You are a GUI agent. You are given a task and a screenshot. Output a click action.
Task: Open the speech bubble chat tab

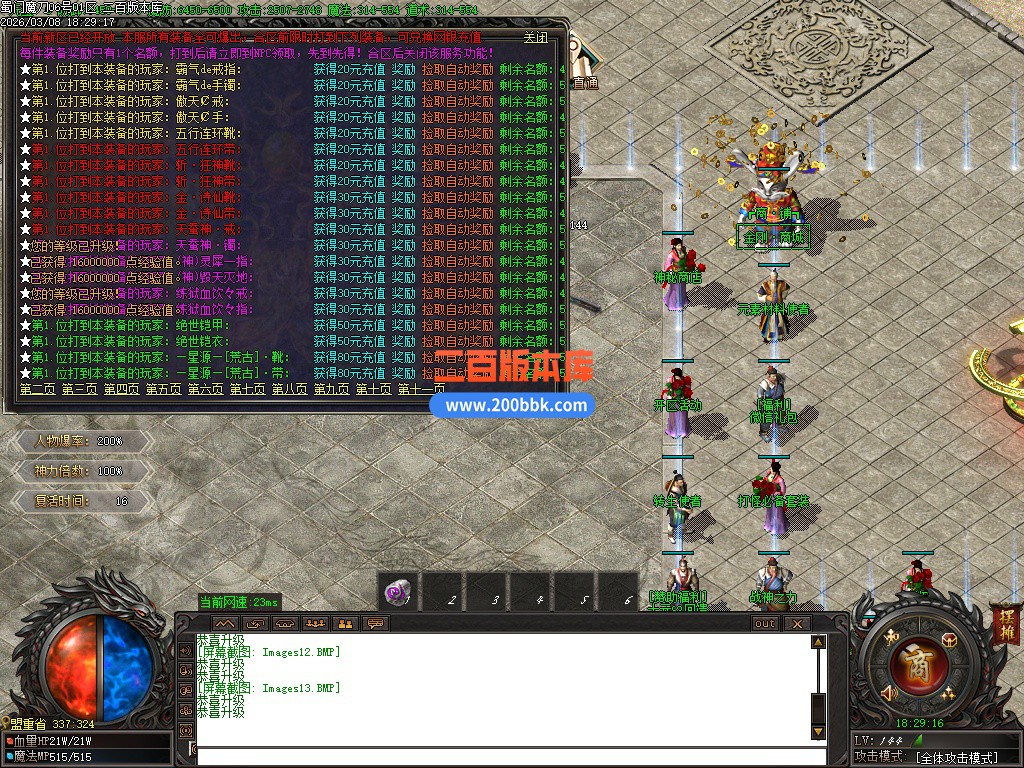click(x=376, y=623)
